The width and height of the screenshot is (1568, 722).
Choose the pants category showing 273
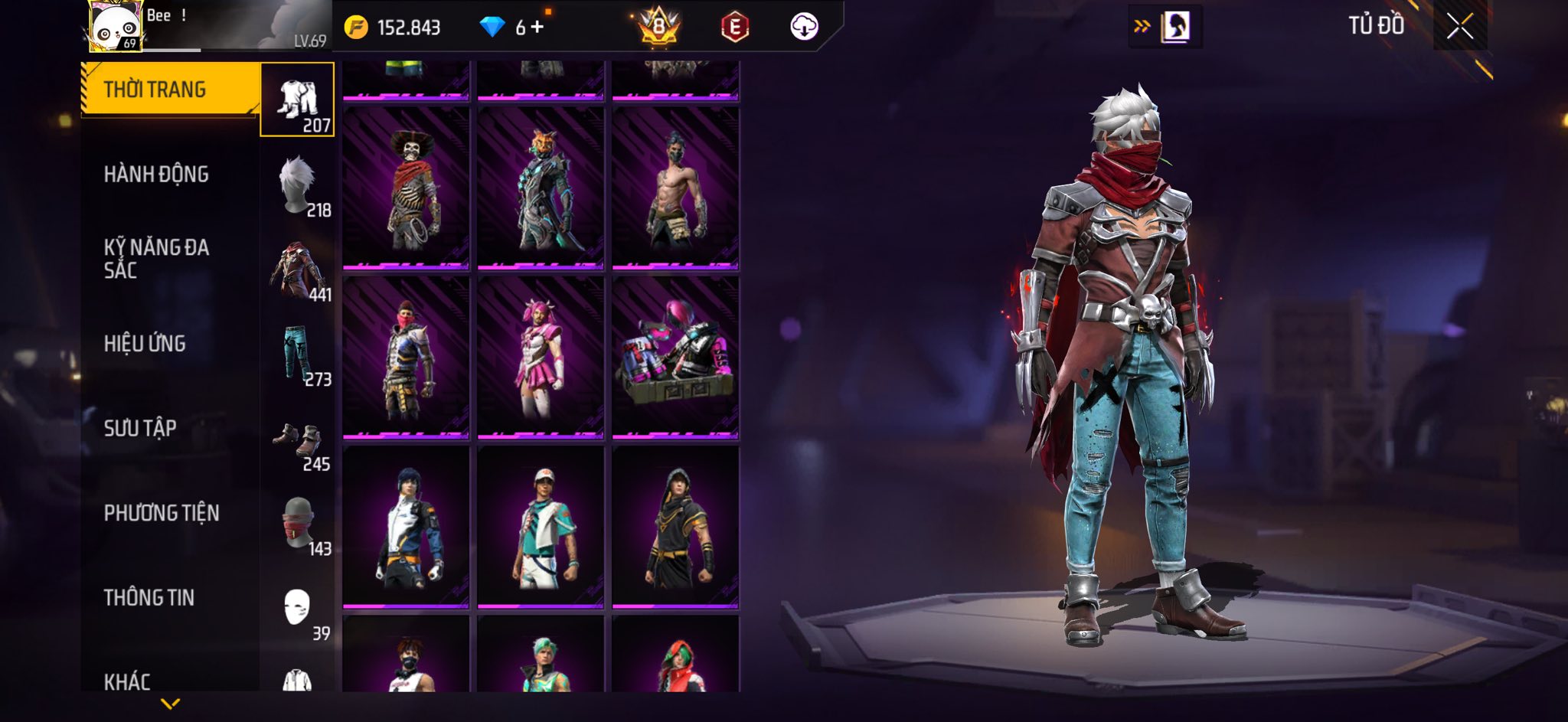pos(298,355)
